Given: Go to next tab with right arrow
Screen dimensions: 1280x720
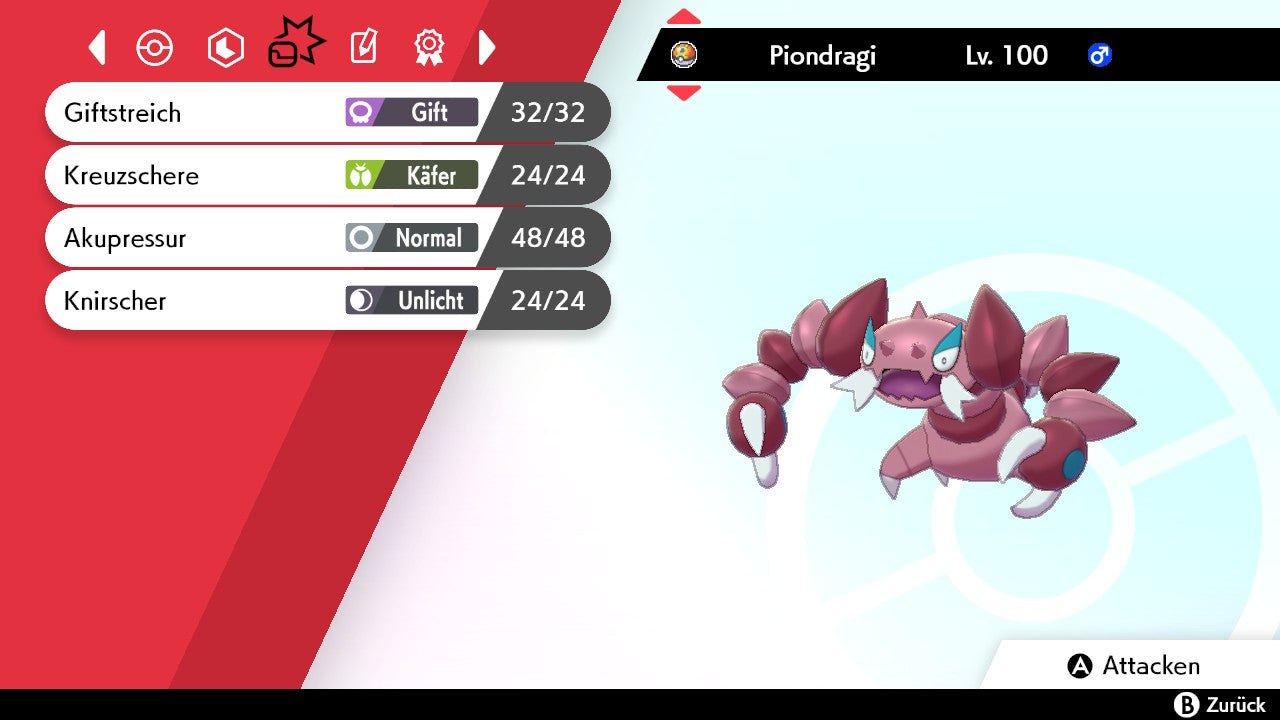Looking at the screenshot, I should tap(487, 48).
